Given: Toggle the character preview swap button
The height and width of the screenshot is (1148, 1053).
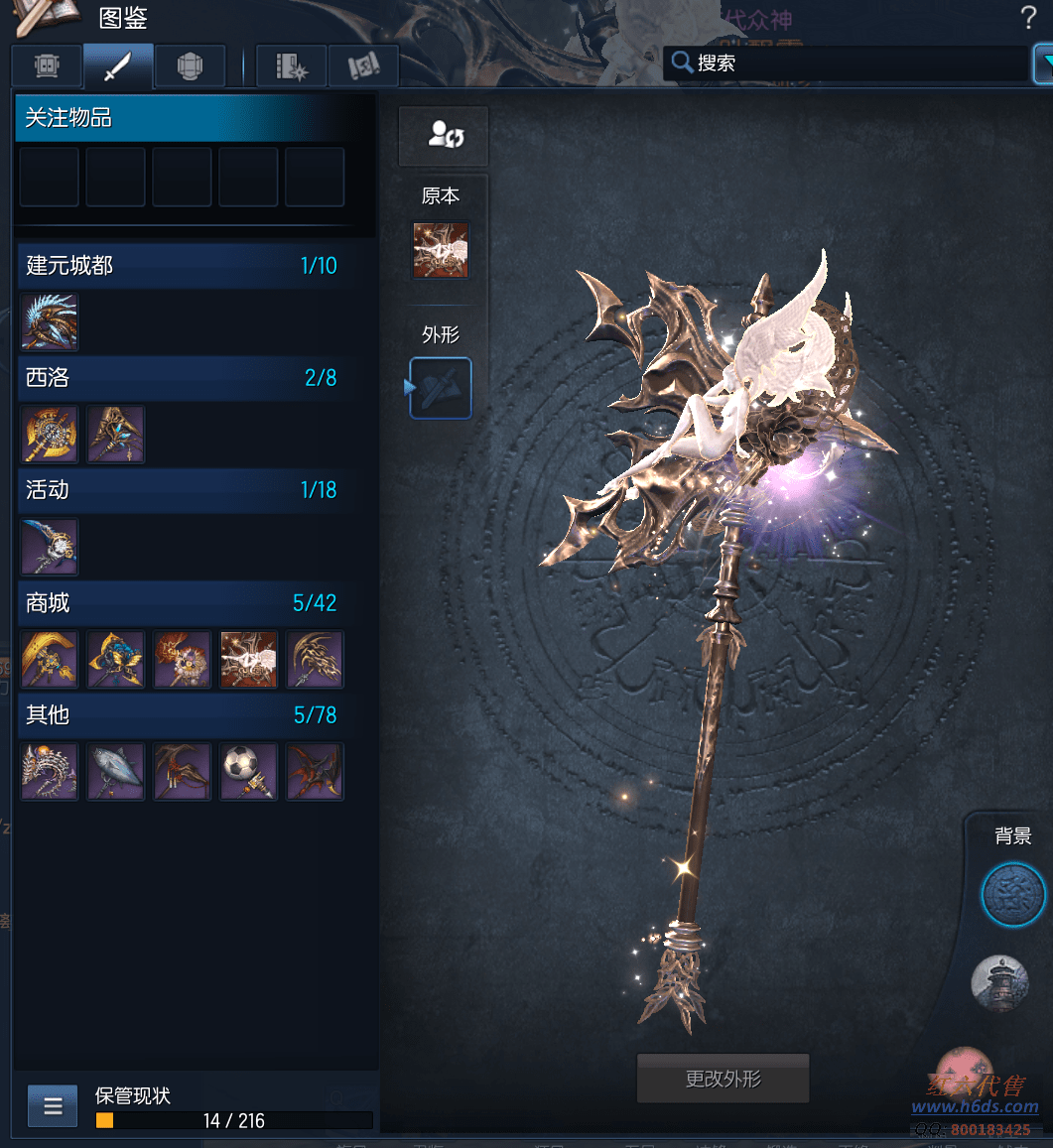Looking at the screenshot, I should [x=444, y=136].
